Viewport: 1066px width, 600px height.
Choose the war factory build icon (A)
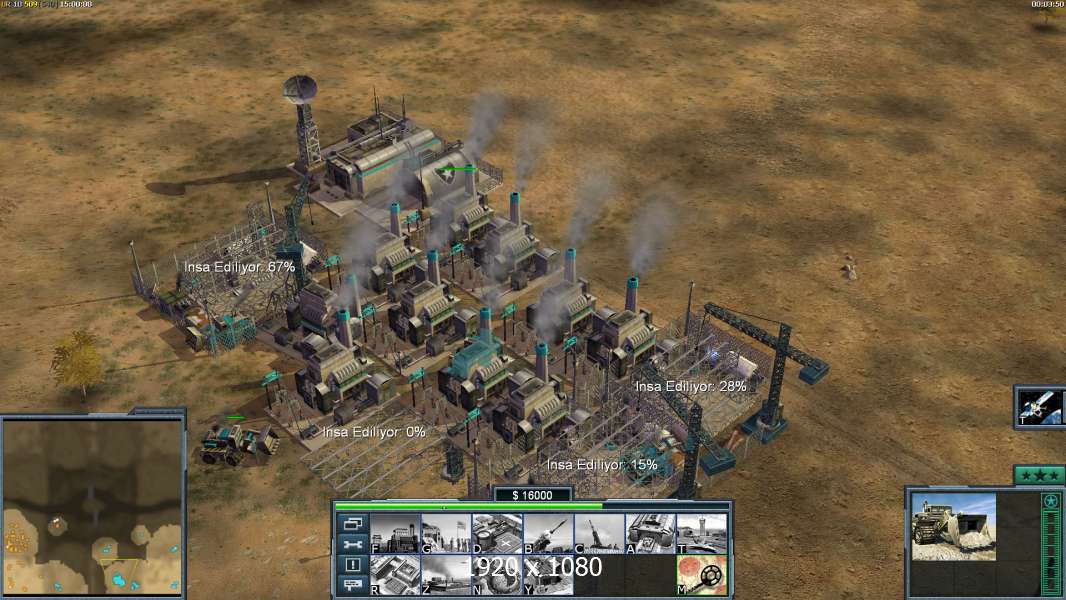coord(650,533)
